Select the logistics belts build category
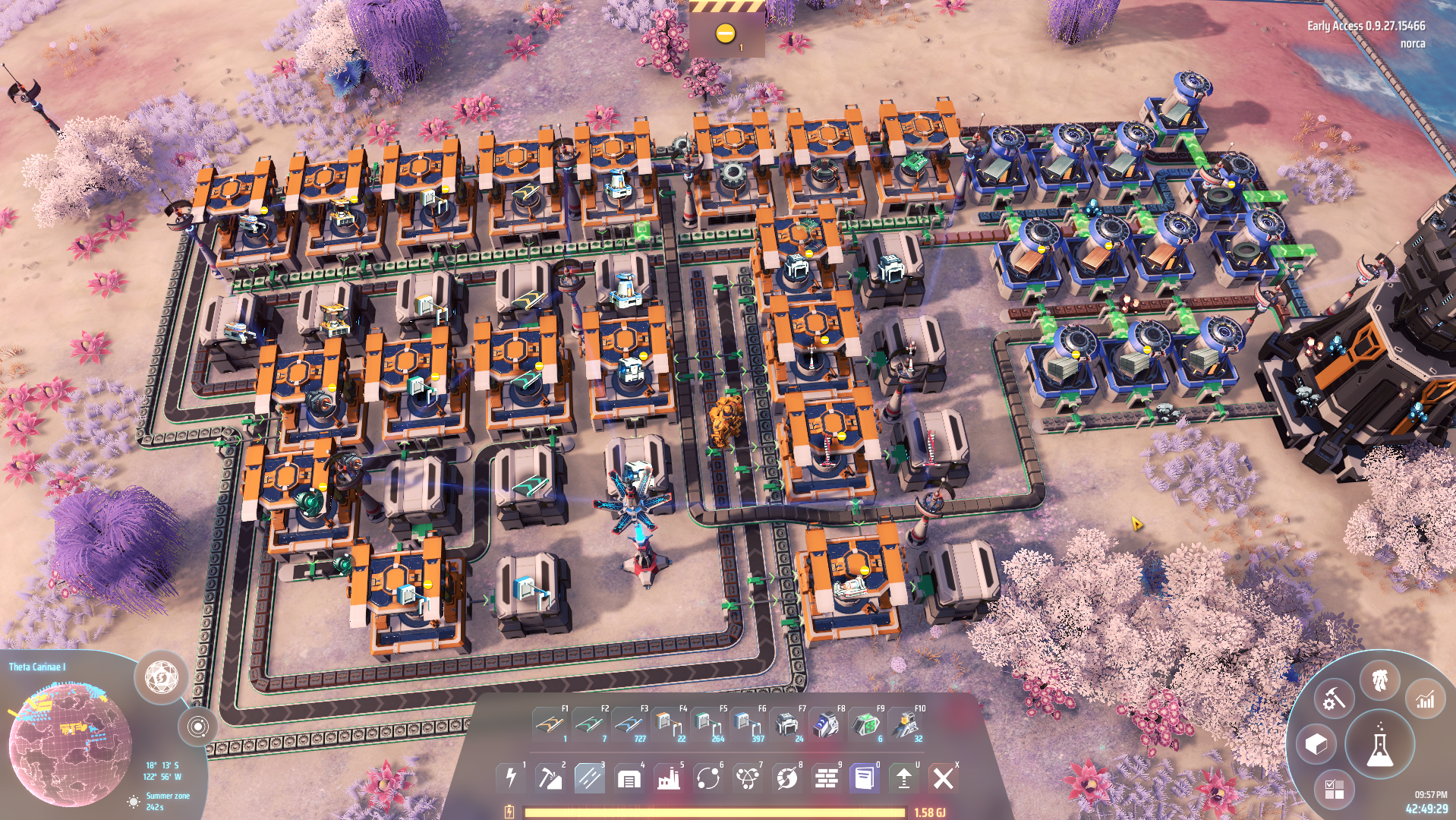The image size is (1456, 820). [x=589, y=777]
